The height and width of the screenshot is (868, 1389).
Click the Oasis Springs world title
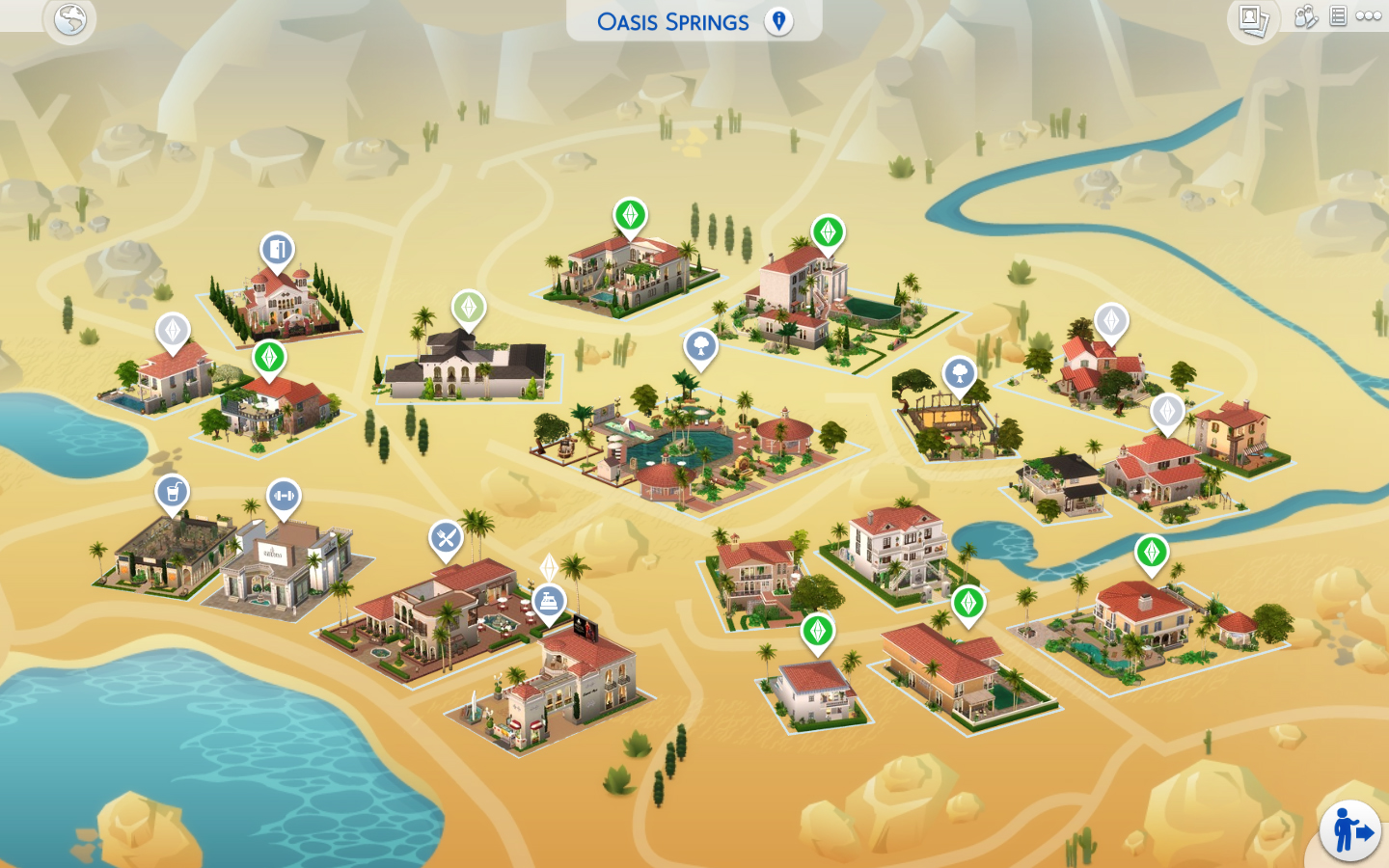point(673,21)
